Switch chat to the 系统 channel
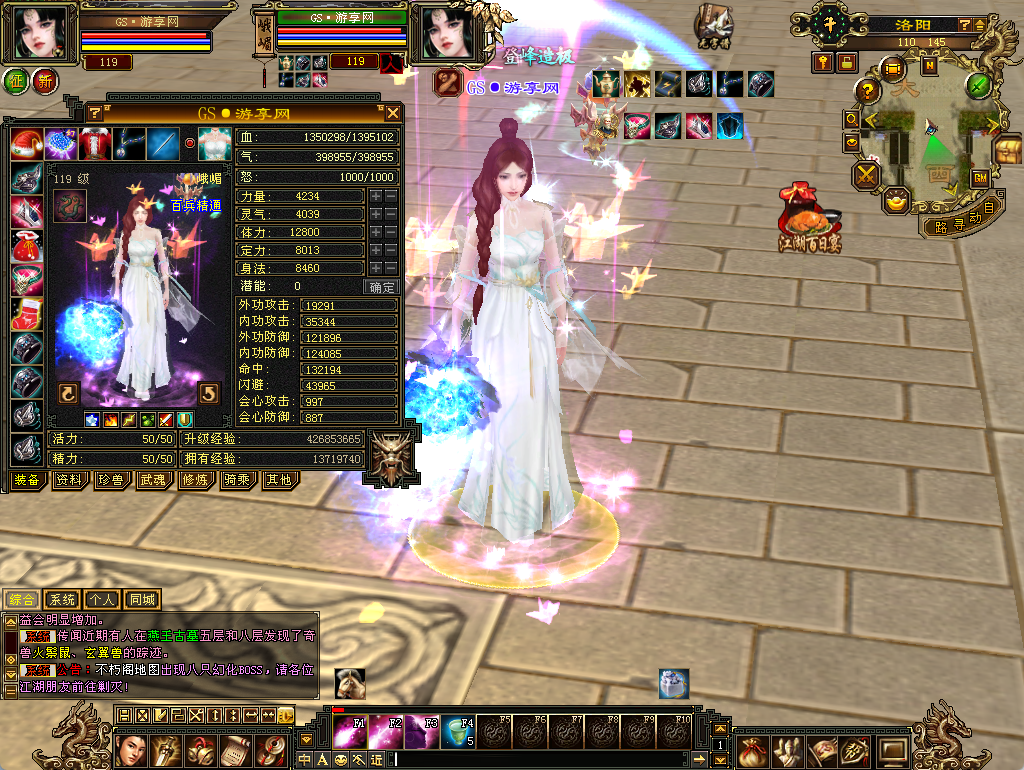The image size is (1024, 770). (x=62, y=600)
